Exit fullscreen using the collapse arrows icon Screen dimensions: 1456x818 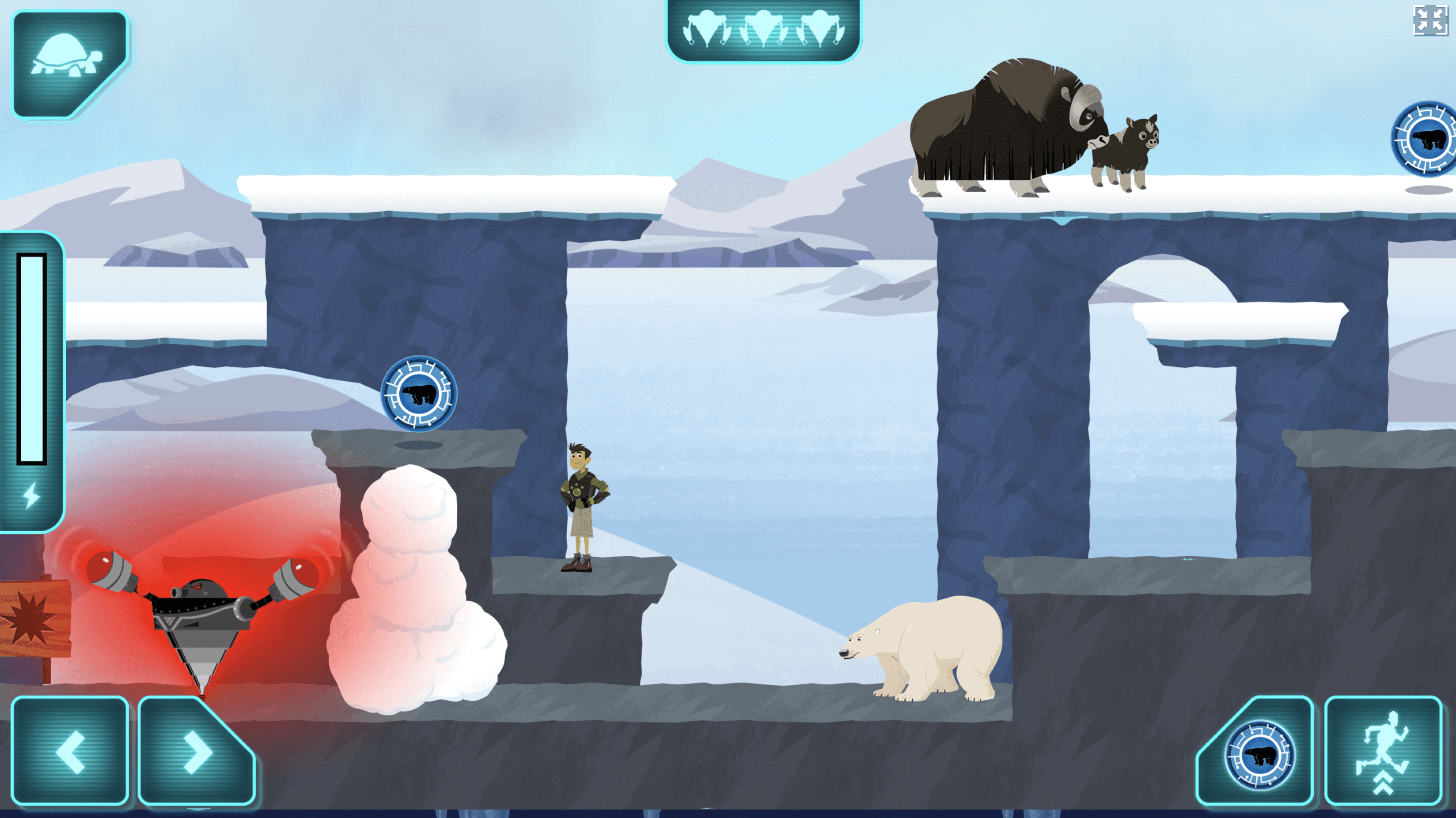tap(1430, 21)
